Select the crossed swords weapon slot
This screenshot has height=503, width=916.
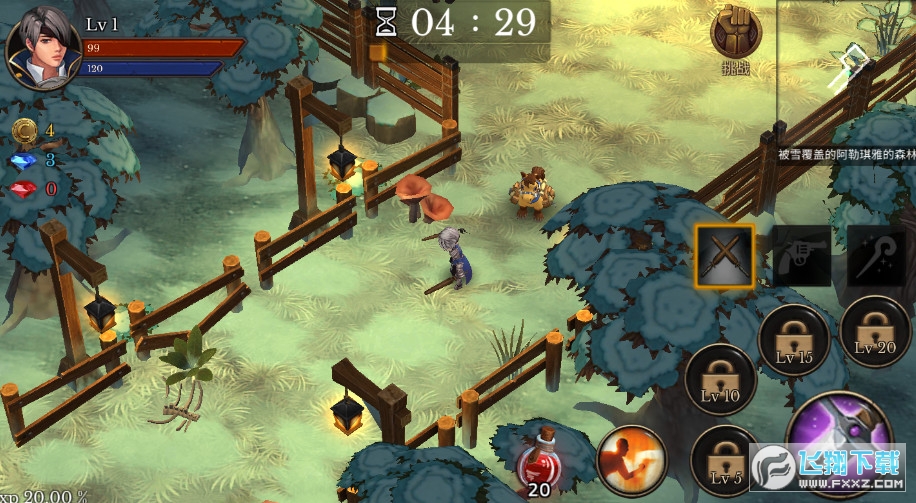(725, 254)
